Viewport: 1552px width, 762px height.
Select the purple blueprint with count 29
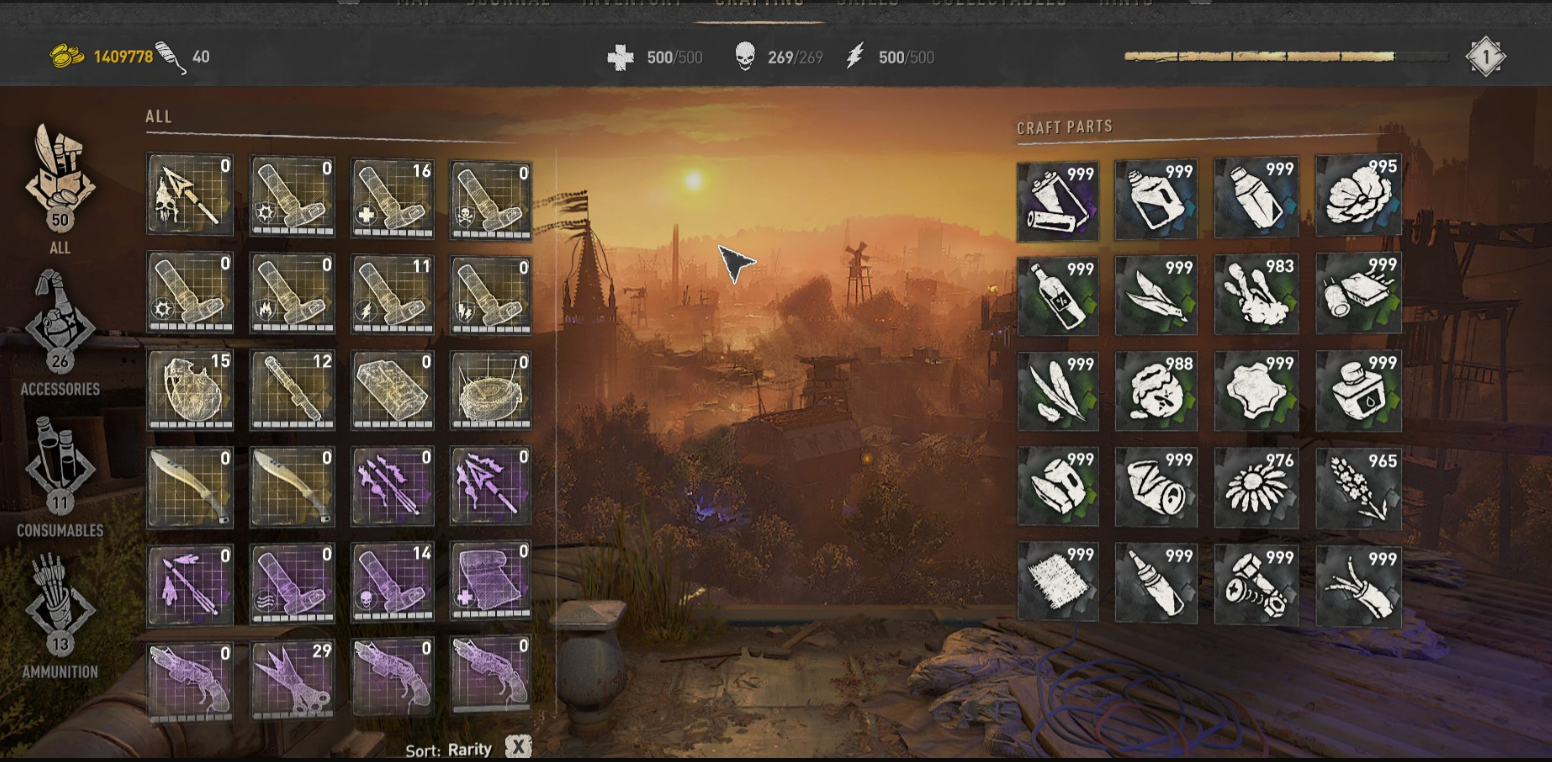pos(291,680)
